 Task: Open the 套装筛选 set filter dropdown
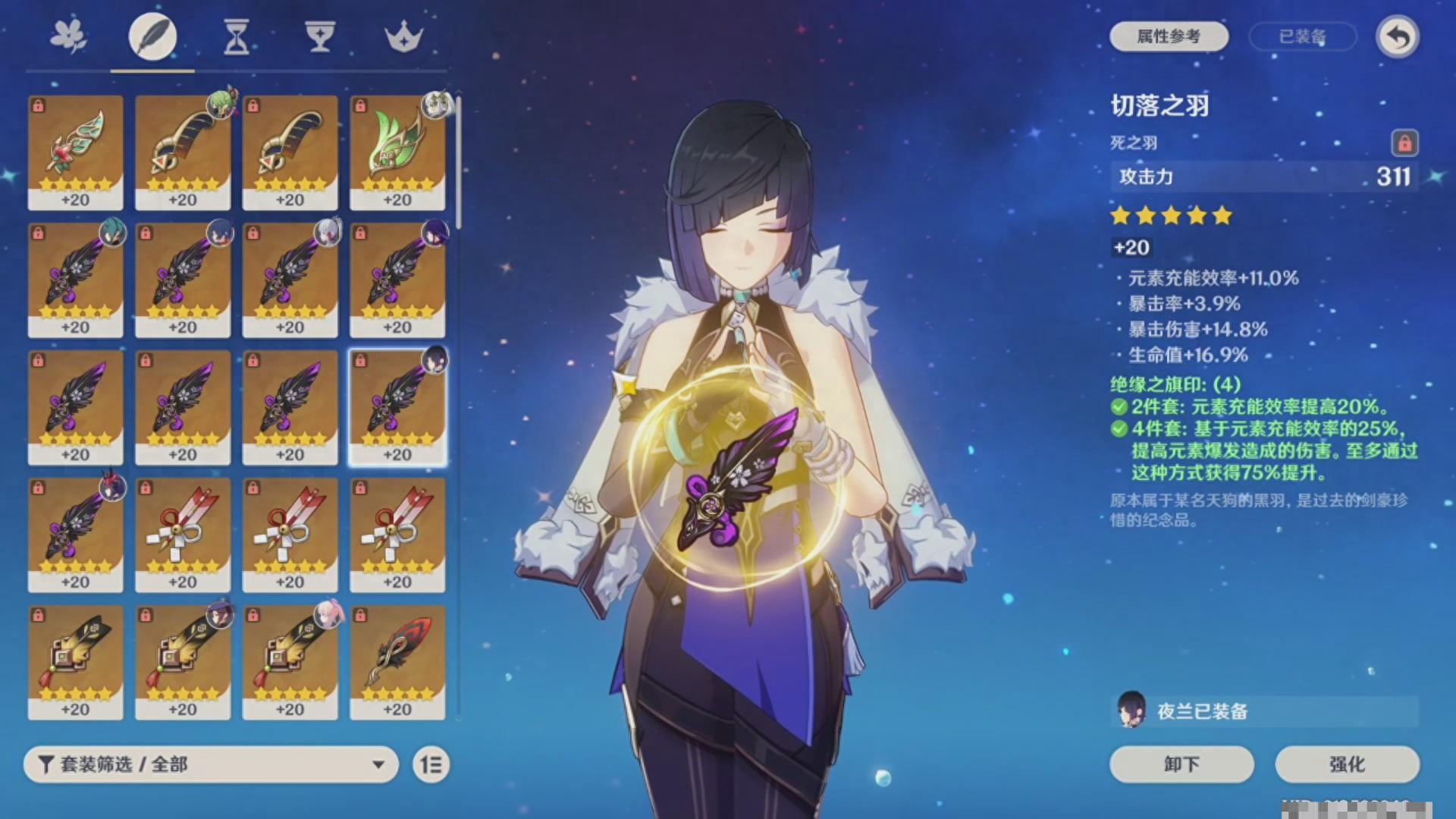click(x=211, y=764)
